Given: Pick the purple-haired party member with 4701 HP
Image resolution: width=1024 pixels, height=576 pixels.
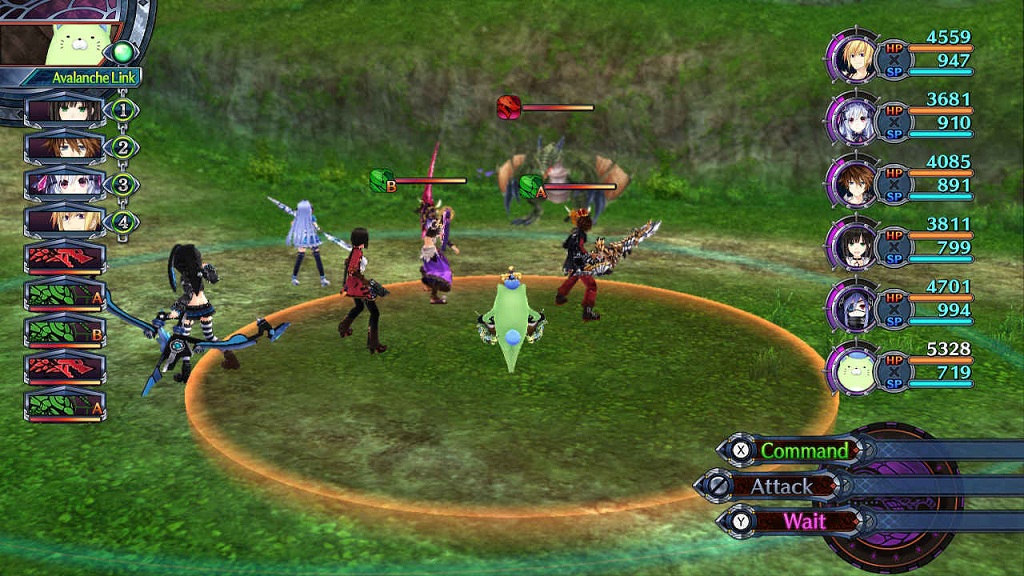Looking at the screenshot, I should tap(852, 306).
